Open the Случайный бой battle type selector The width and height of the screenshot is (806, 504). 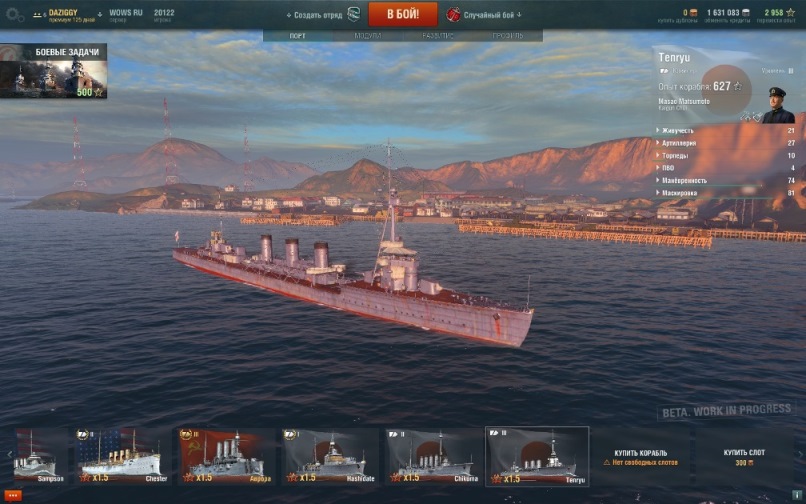click(484, 15)
